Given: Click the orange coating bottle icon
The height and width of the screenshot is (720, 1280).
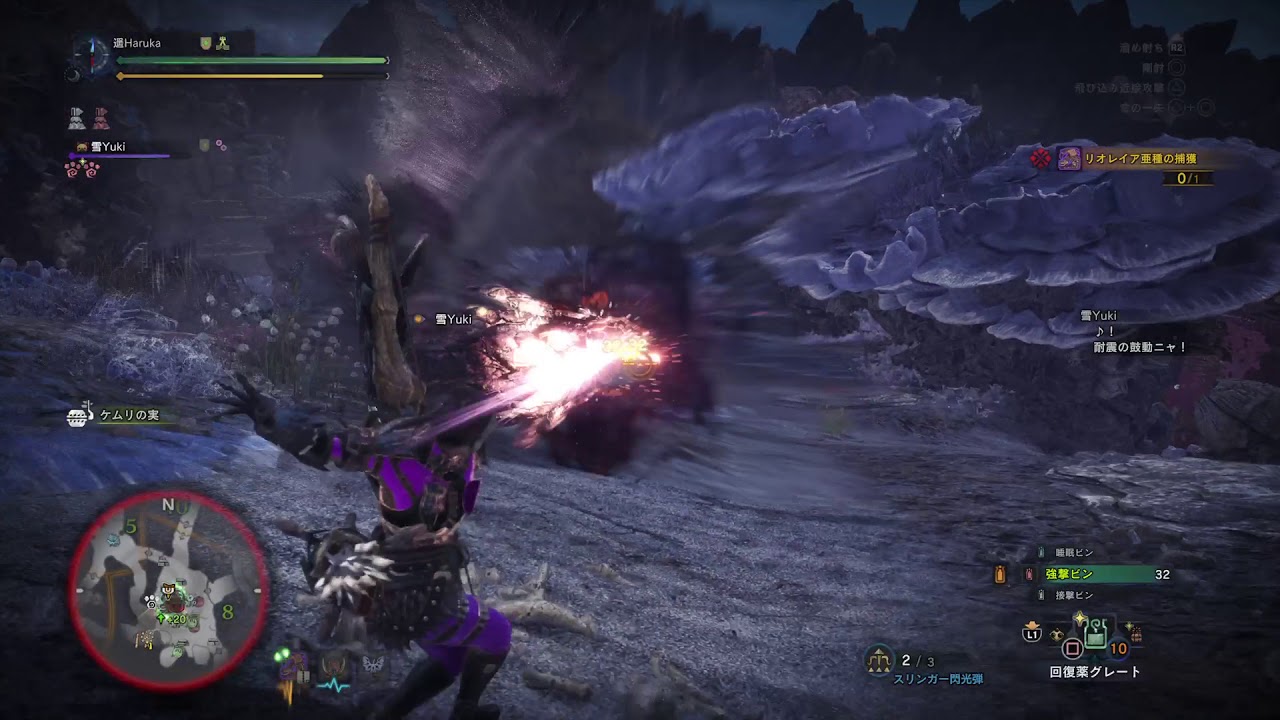Looking at the screenshot, I should 1000,574.
